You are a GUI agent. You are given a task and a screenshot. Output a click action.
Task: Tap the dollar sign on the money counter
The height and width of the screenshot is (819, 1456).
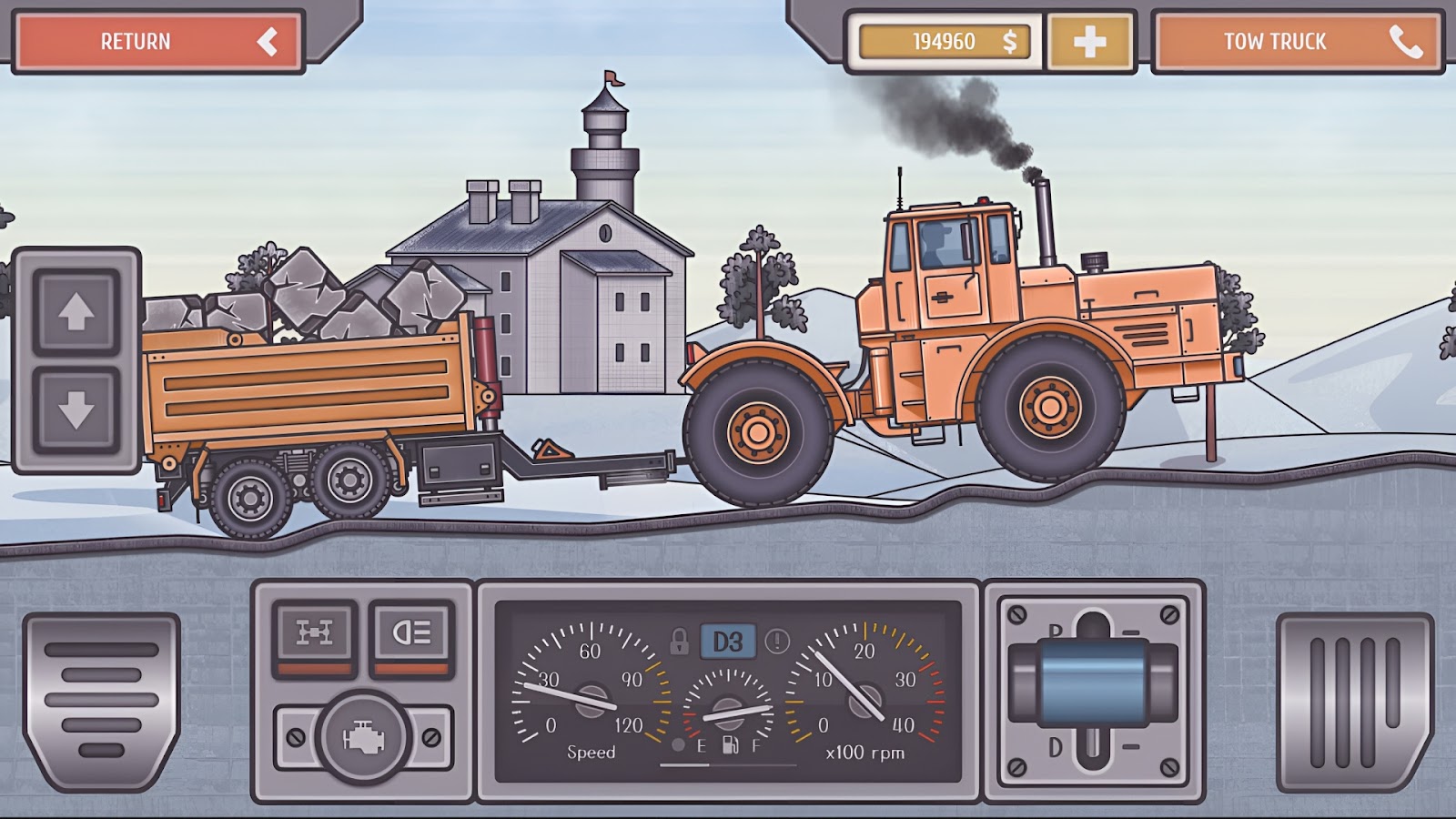pos(1007,40)
